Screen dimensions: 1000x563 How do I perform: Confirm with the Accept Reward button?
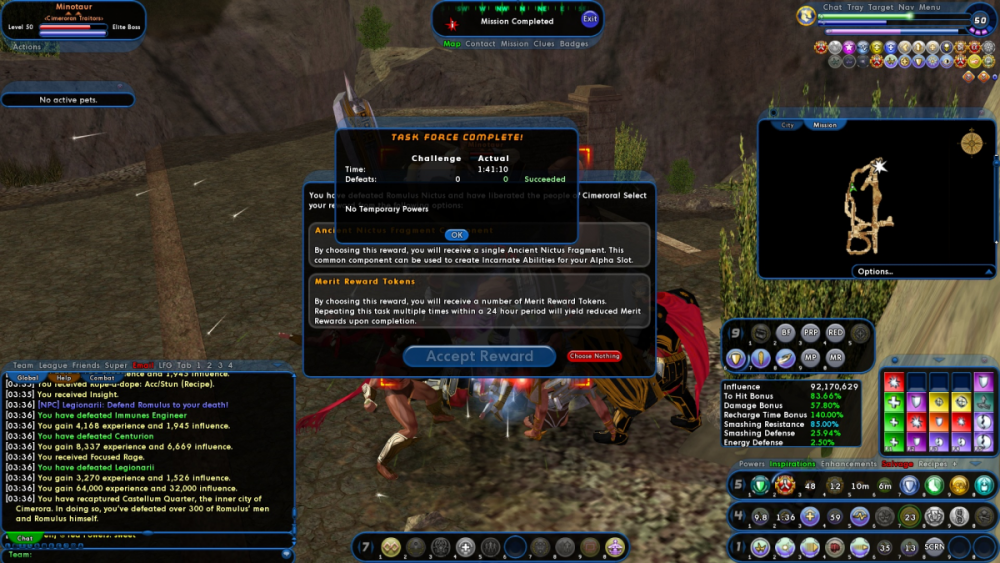point(480,356)
